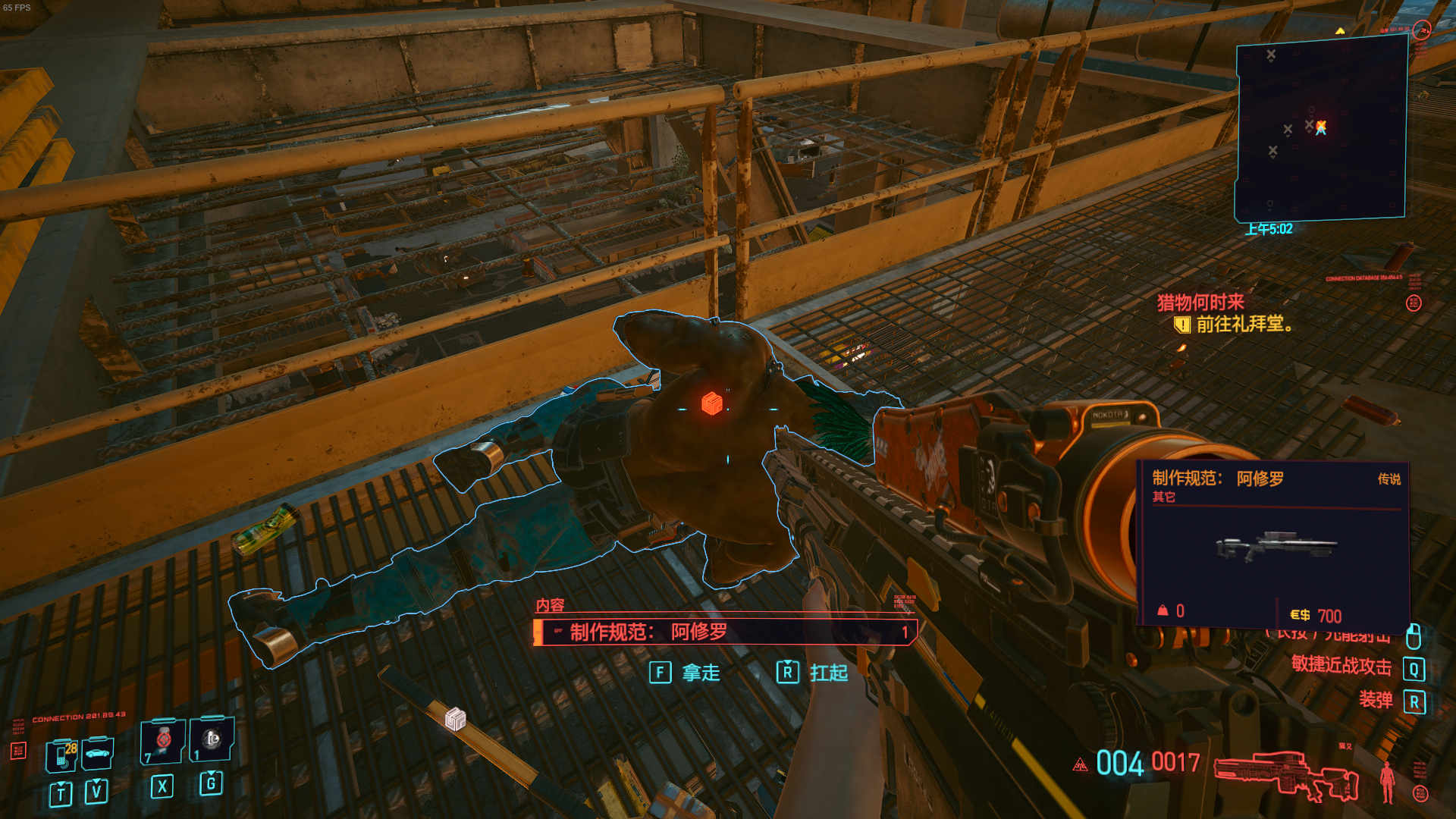The width and height of the screenshot is (1456, 819).
Task: Select the 制作规范：阿修罗 loot row
Action: (725, 632)
